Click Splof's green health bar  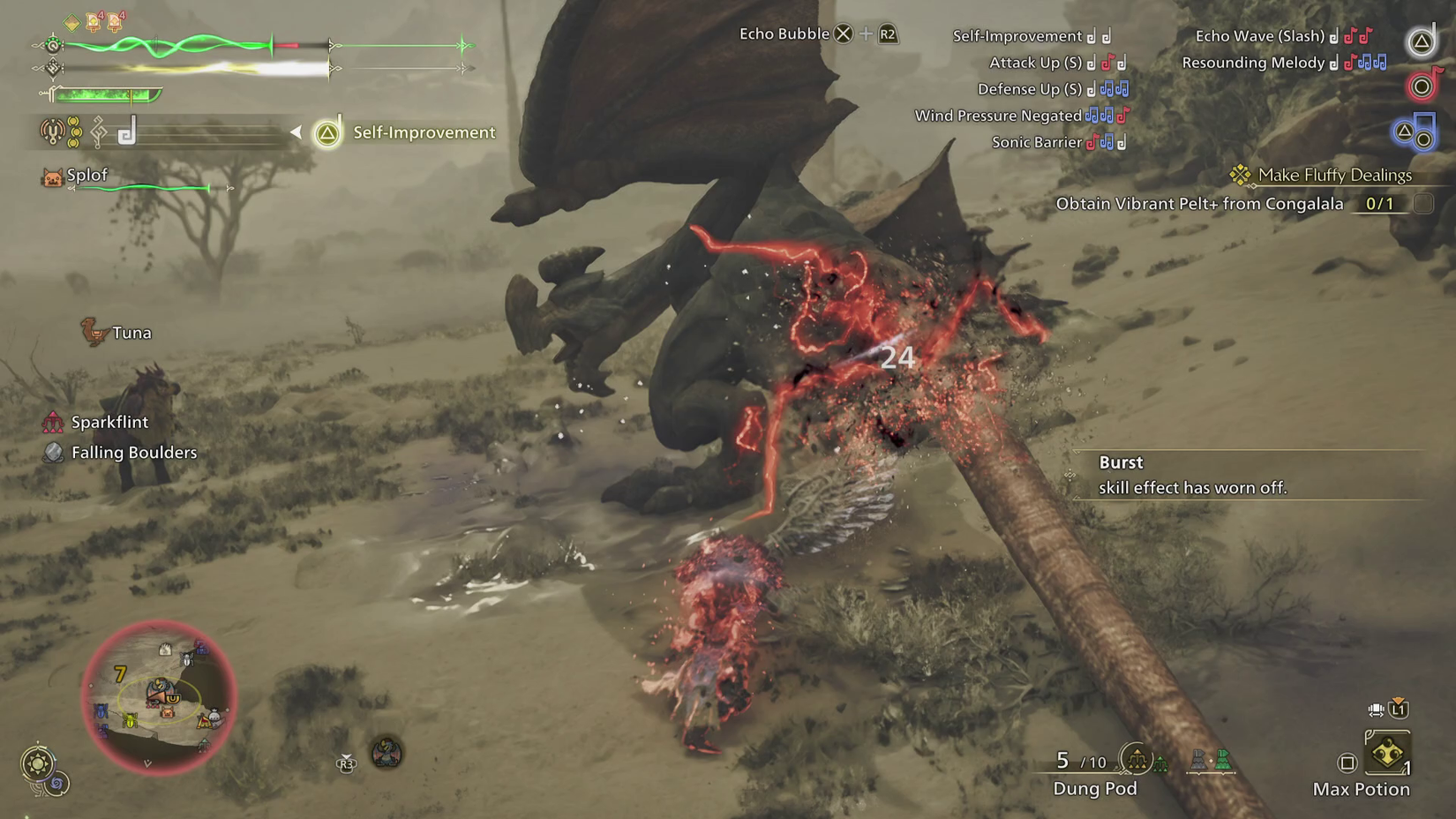click(x=141, y=188)
